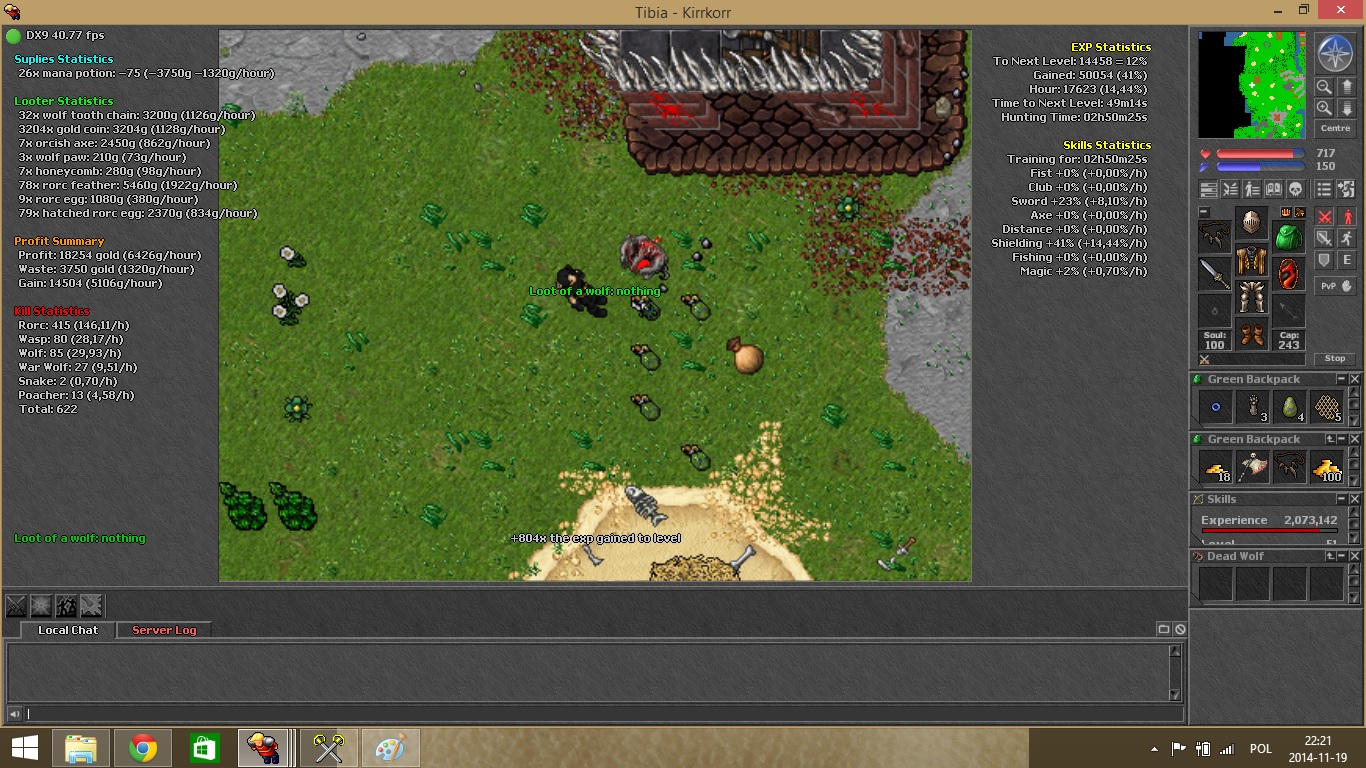Minimize the Skills panel
Viewport: 1366px width, 768px height.
click(1342, 499)
